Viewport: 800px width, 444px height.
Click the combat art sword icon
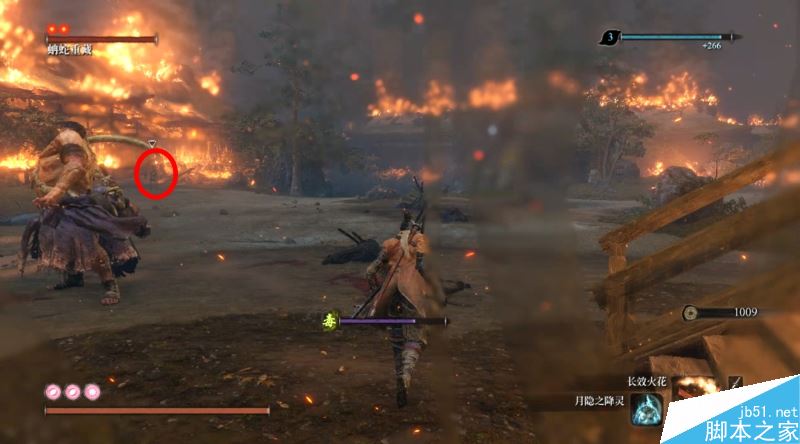(735, 384)
